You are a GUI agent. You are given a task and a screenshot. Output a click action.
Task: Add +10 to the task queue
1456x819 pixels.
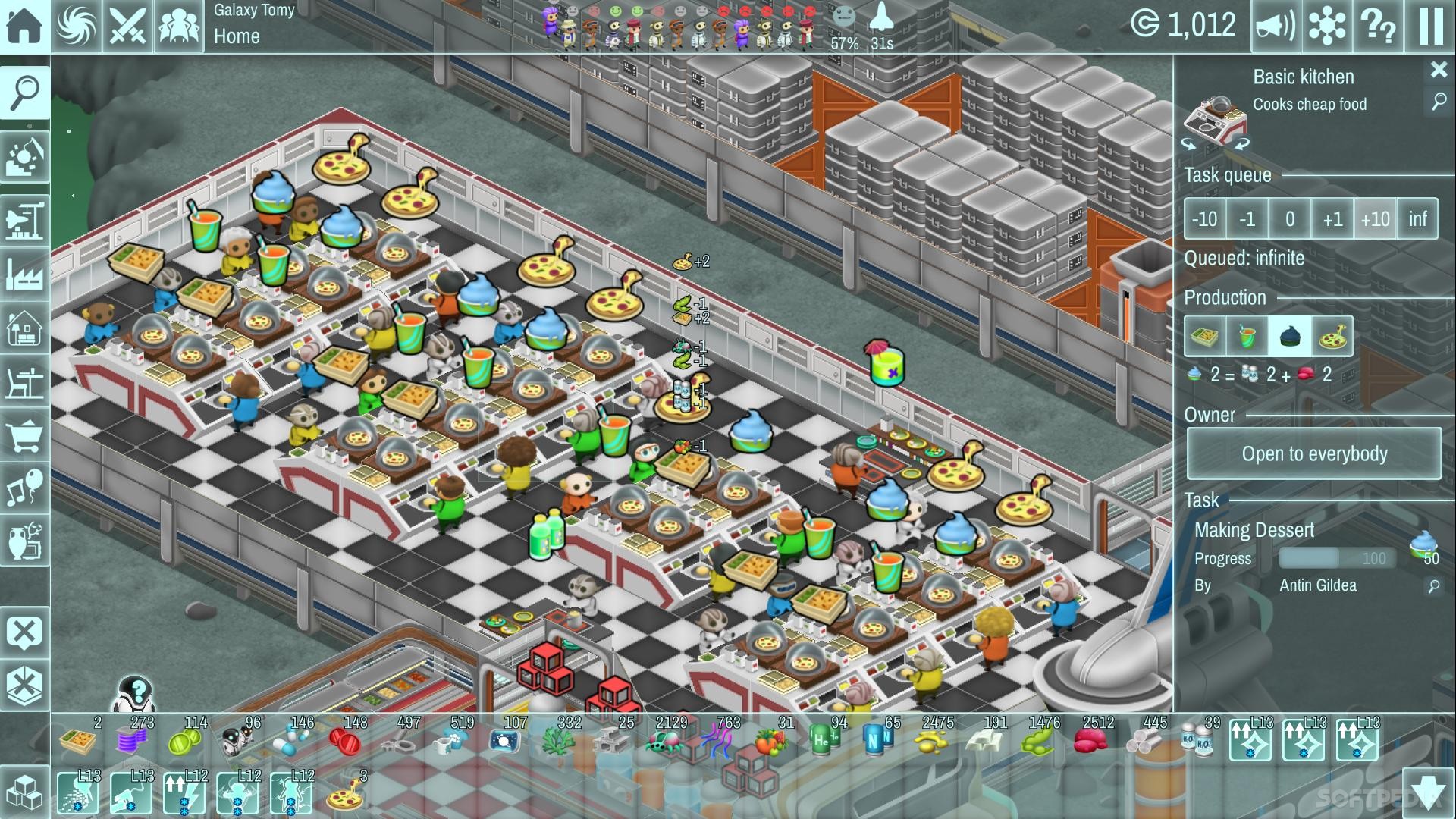[1375, 219]
